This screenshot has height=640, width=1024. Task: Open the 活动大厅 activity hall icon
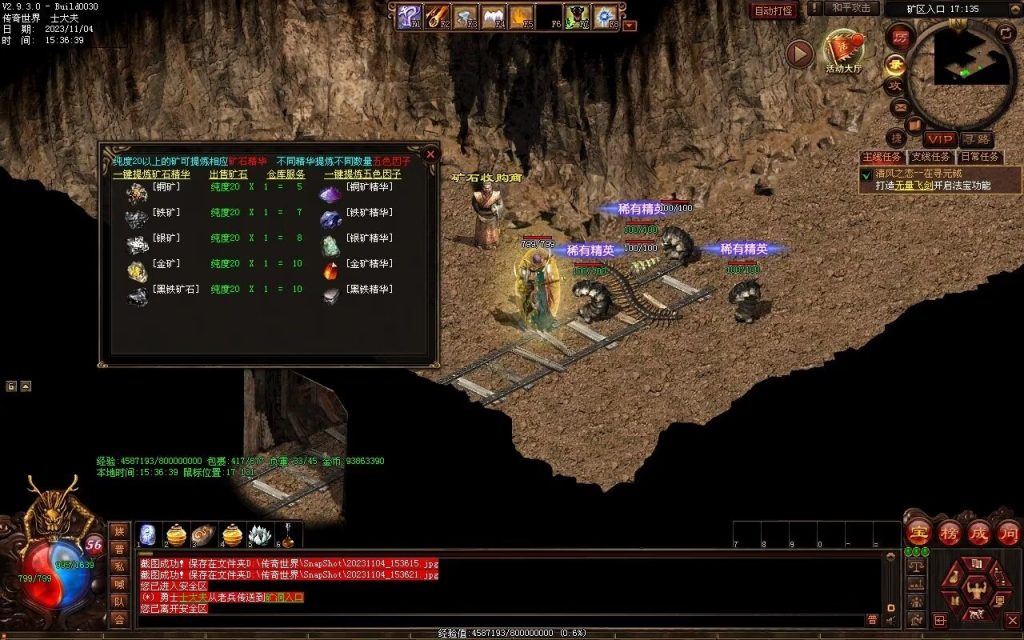[x=845, y=52]
